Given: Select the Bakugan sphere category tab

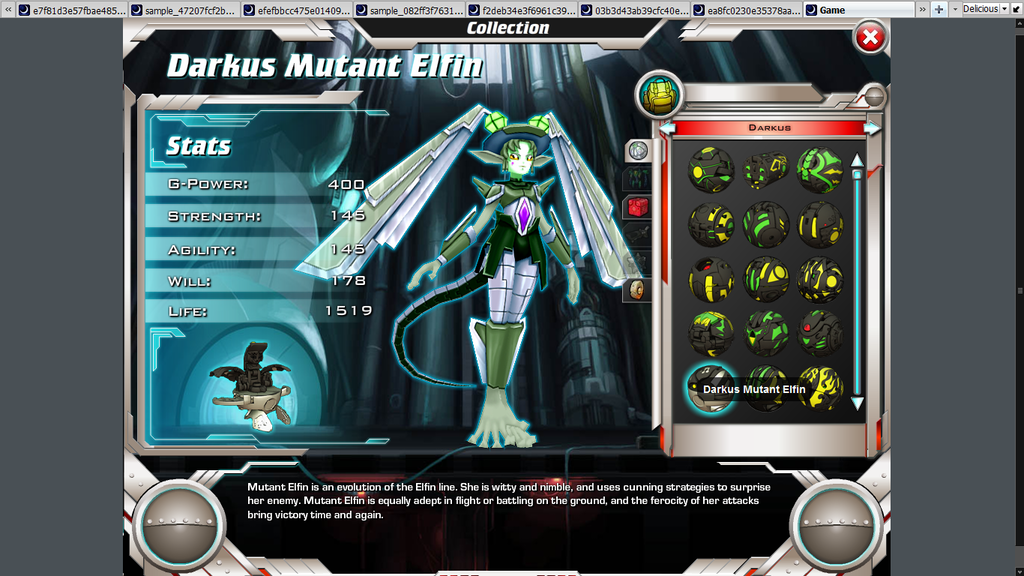Looking at the screenshot, I should [638, 151].
